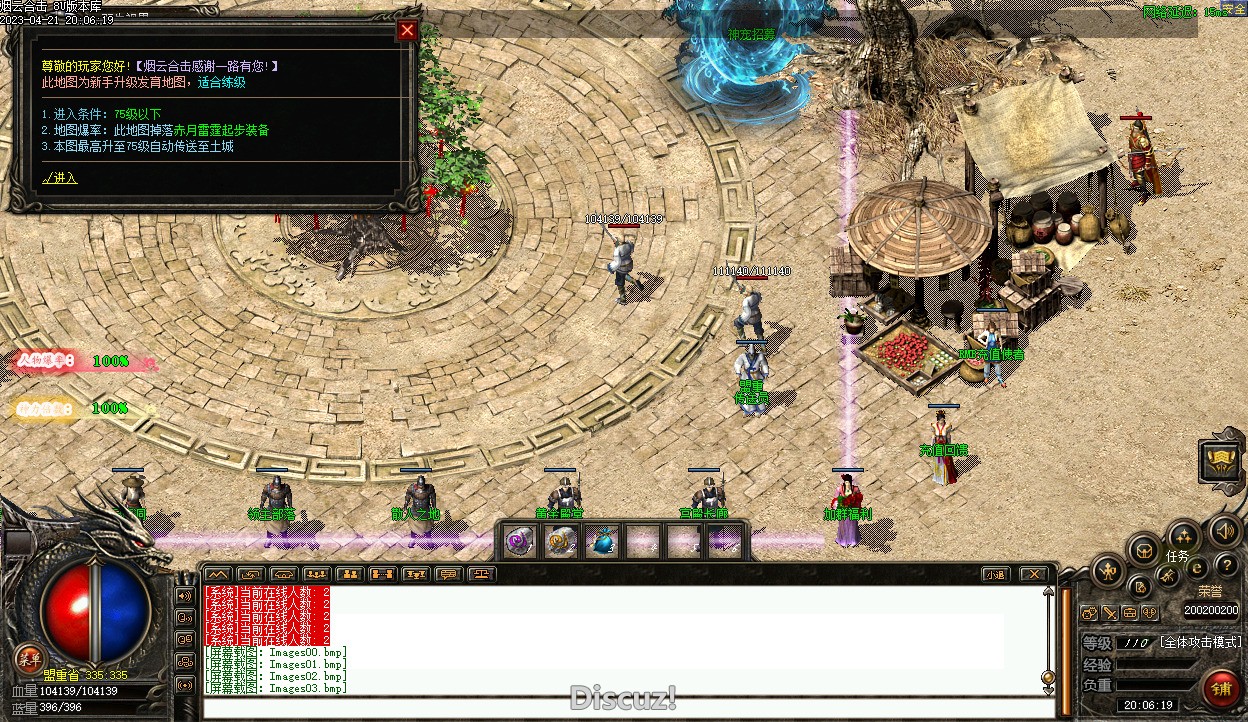Choose the 进入 (Enter) link
The image size is (1248, 722).
[x=60, y=178]
